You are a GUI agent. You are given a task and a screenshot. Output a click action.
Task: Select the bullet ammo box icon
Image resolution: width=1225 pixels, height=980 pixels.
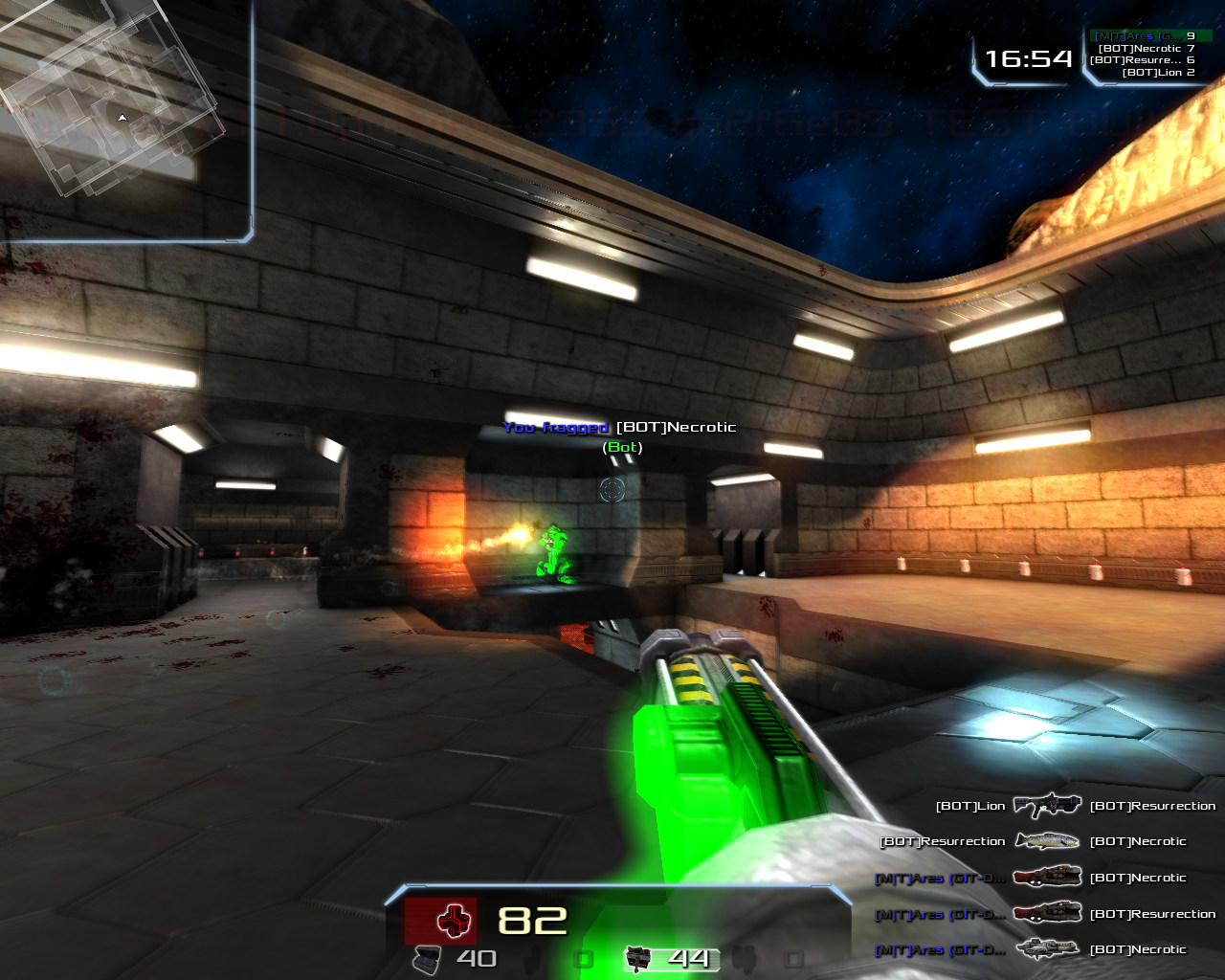coord(427,958)
